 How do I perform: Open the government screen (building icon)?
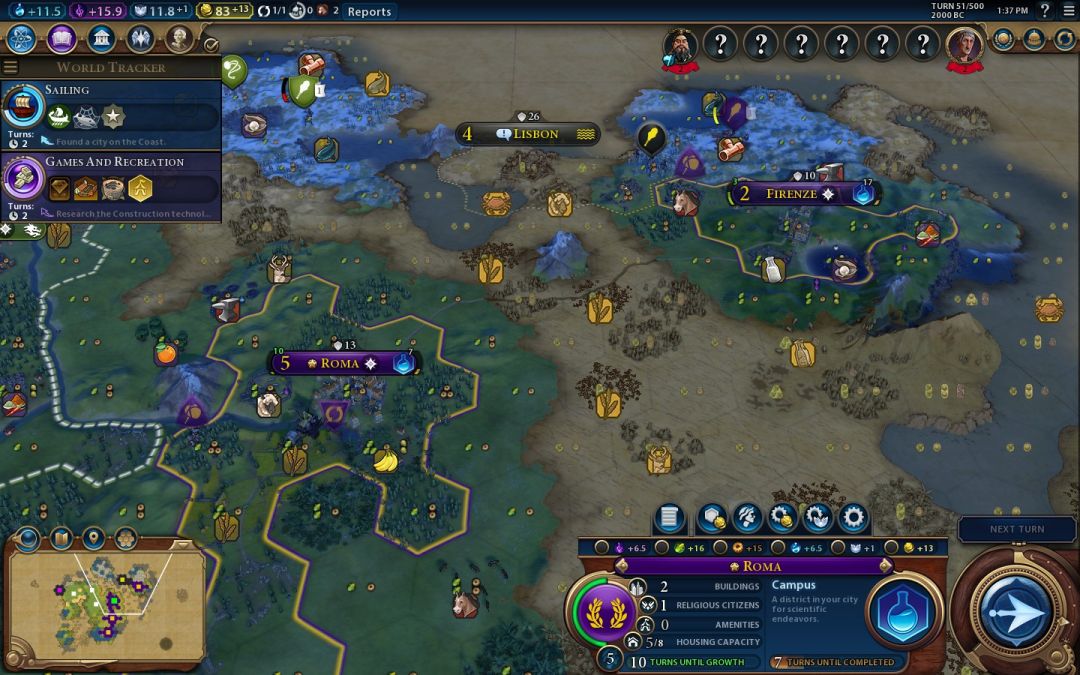coord(100,39)
